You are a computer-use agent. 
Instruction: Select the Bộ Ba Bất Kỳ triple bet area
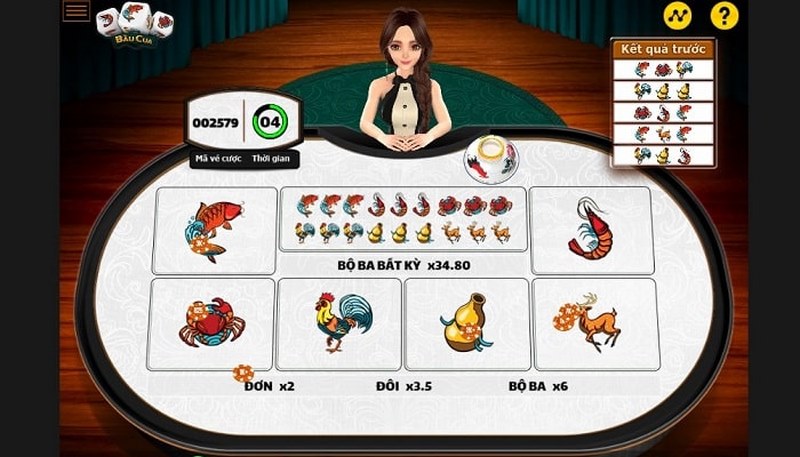coord(403,230)
